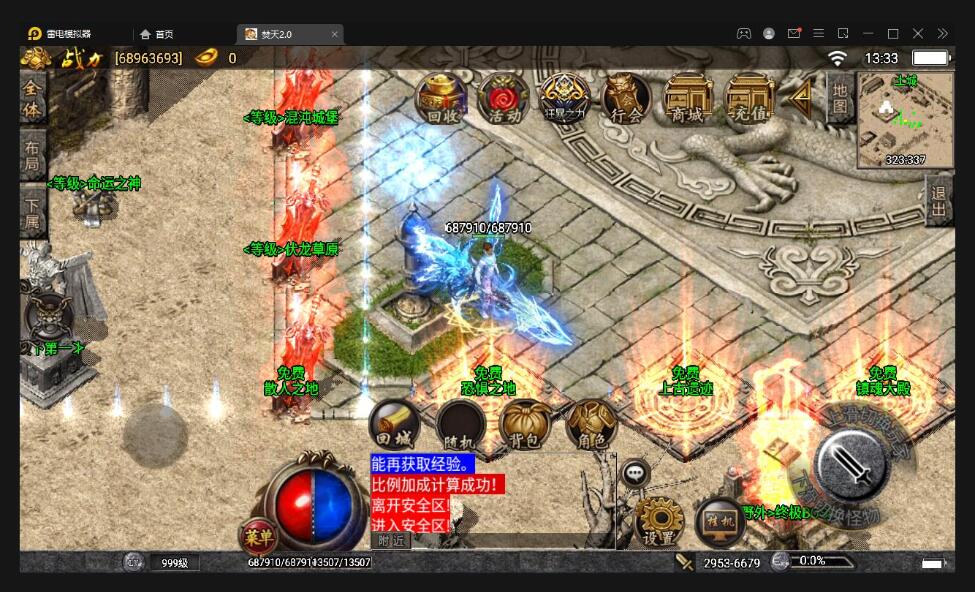
Task: Select the 下属 side tab
Action: point(32,211)
